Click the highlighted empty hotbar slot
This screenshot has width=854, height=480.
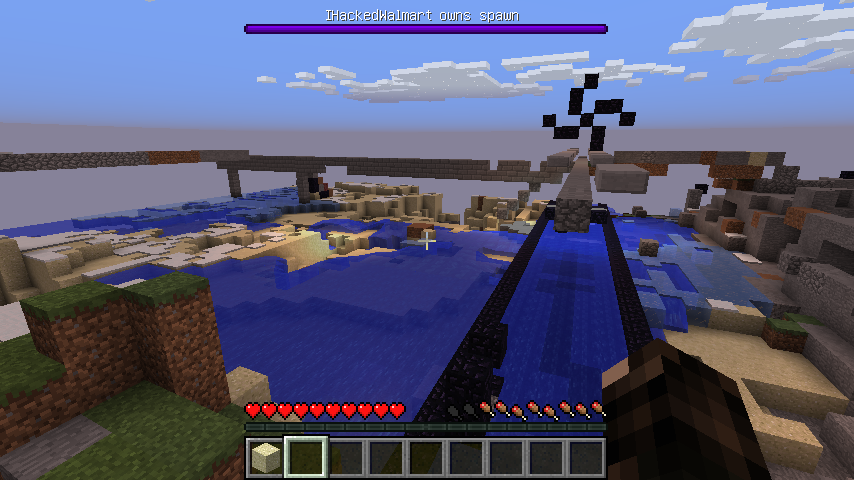point(306,458)
